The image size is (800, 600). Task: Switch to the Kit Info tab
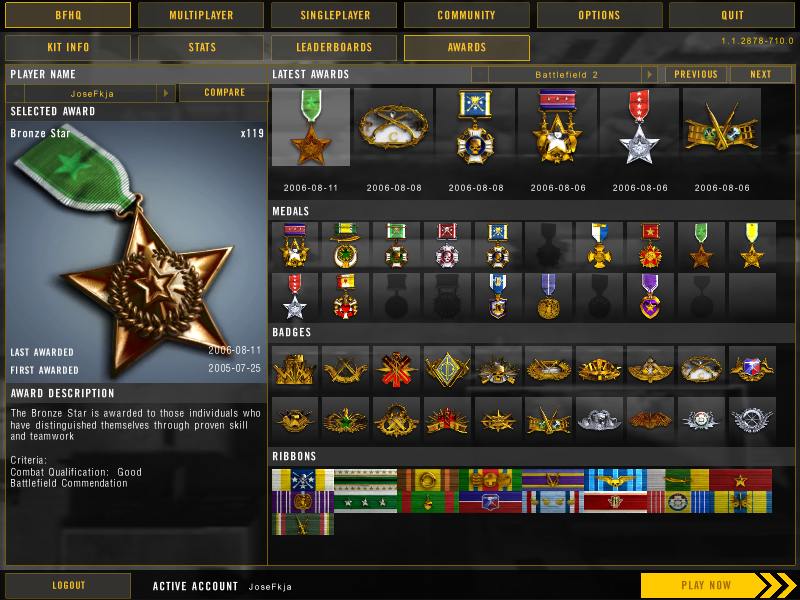coord(68,47)
